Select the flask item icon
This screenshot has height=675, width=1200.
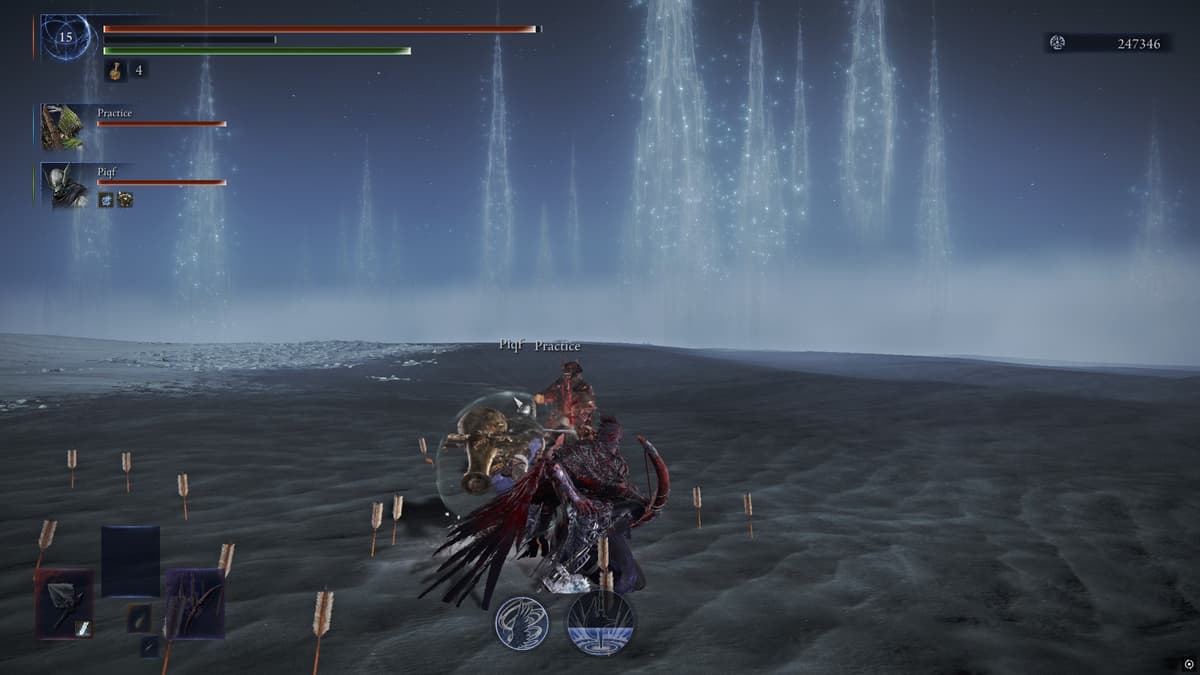116,71
